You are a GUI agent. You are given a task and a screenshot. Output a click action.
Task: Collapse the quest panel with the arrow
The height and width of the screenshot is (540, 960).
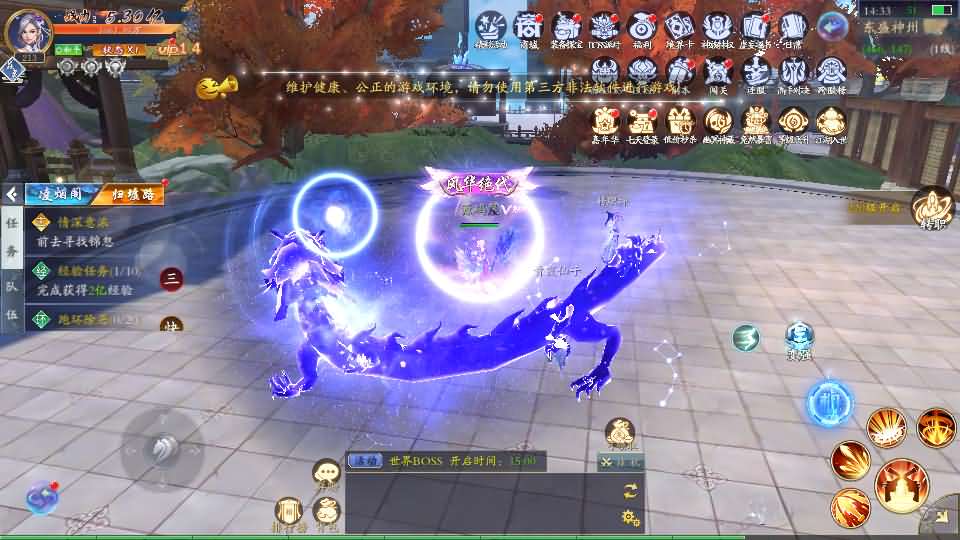[x=12, y=195]
